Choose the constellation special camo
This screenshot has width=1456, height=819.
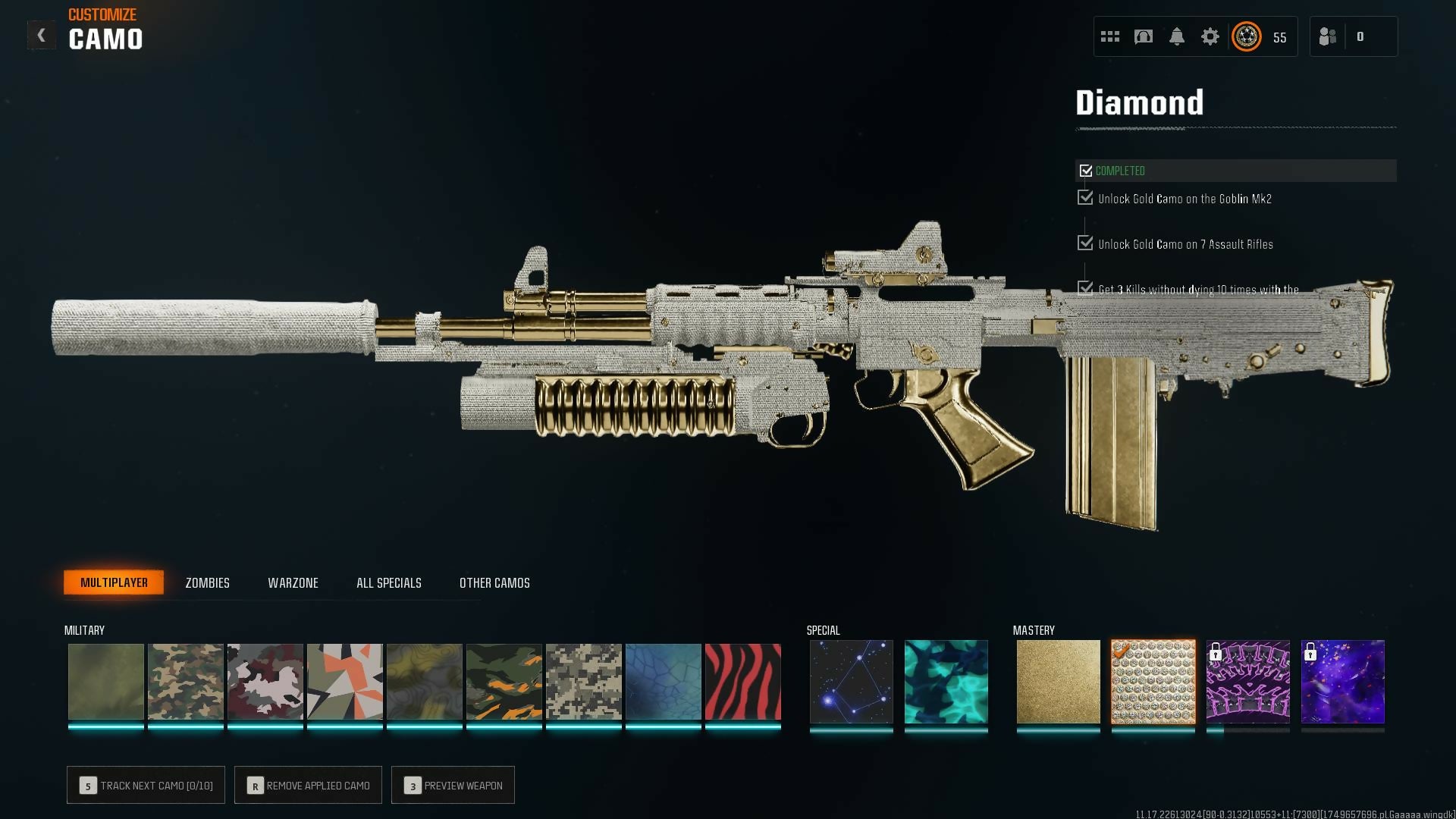click(x=851, y=682)
